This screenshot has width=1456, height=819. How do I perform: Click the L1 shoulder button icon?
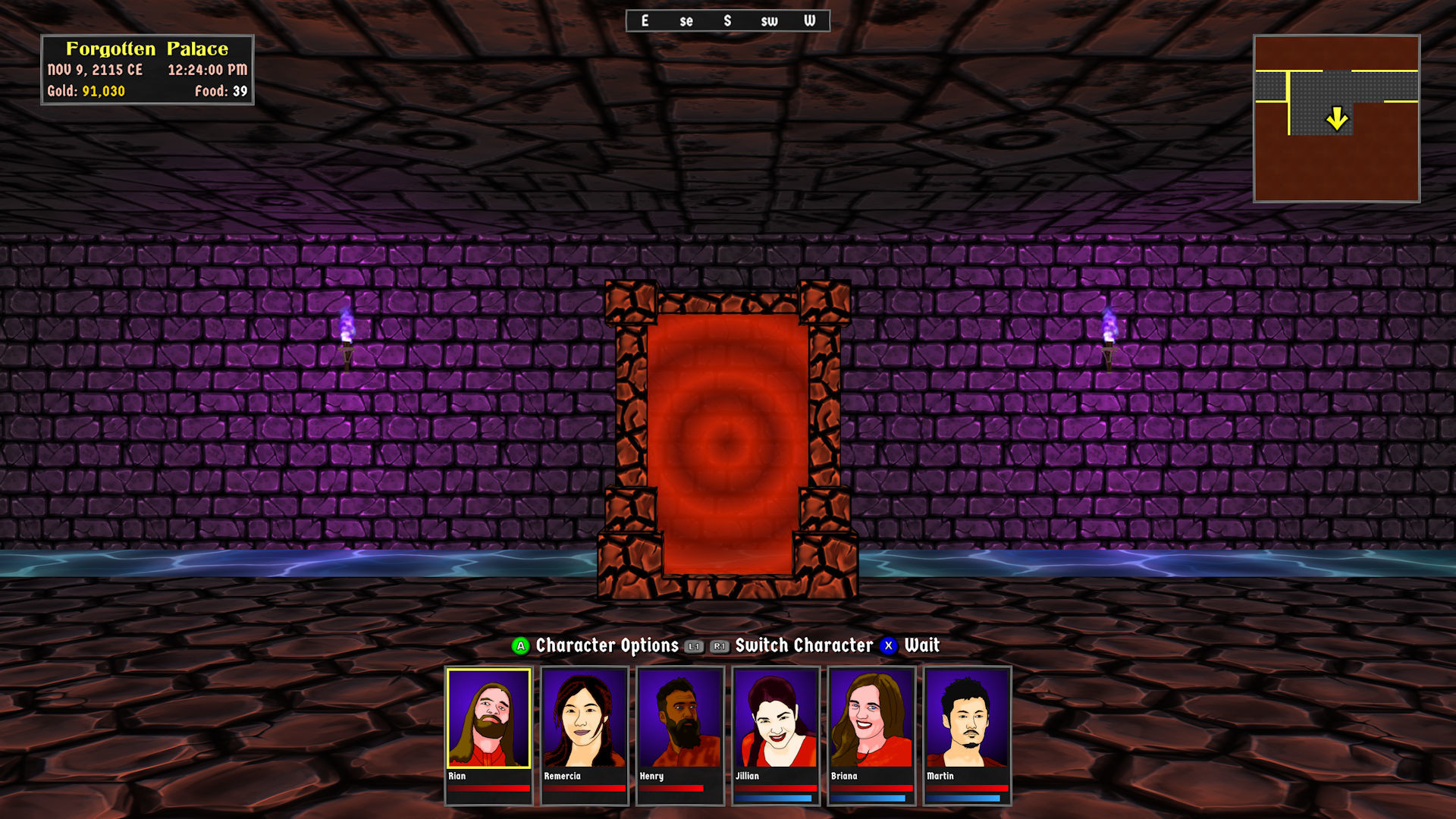[x=692, y=647]
